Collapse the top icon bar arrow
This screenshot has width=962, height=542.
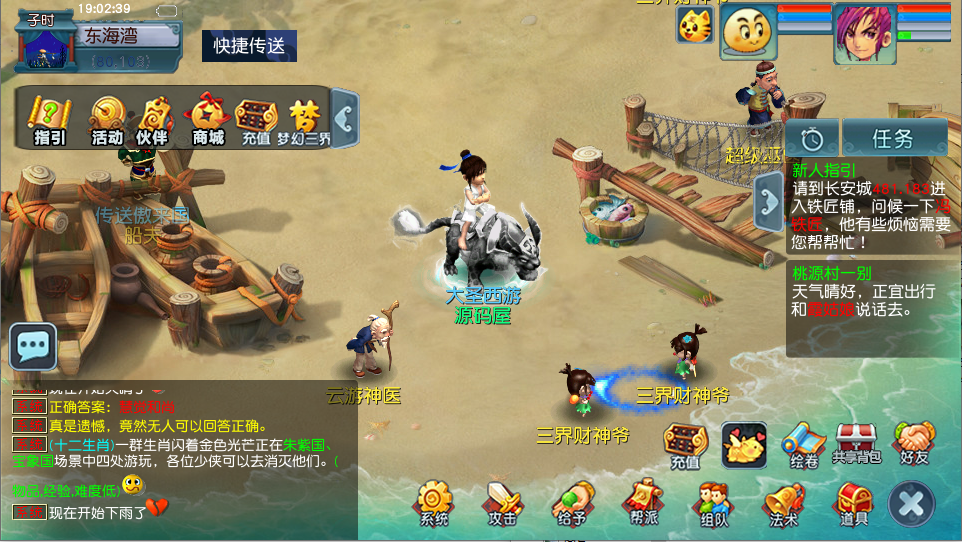click(344, 118)
